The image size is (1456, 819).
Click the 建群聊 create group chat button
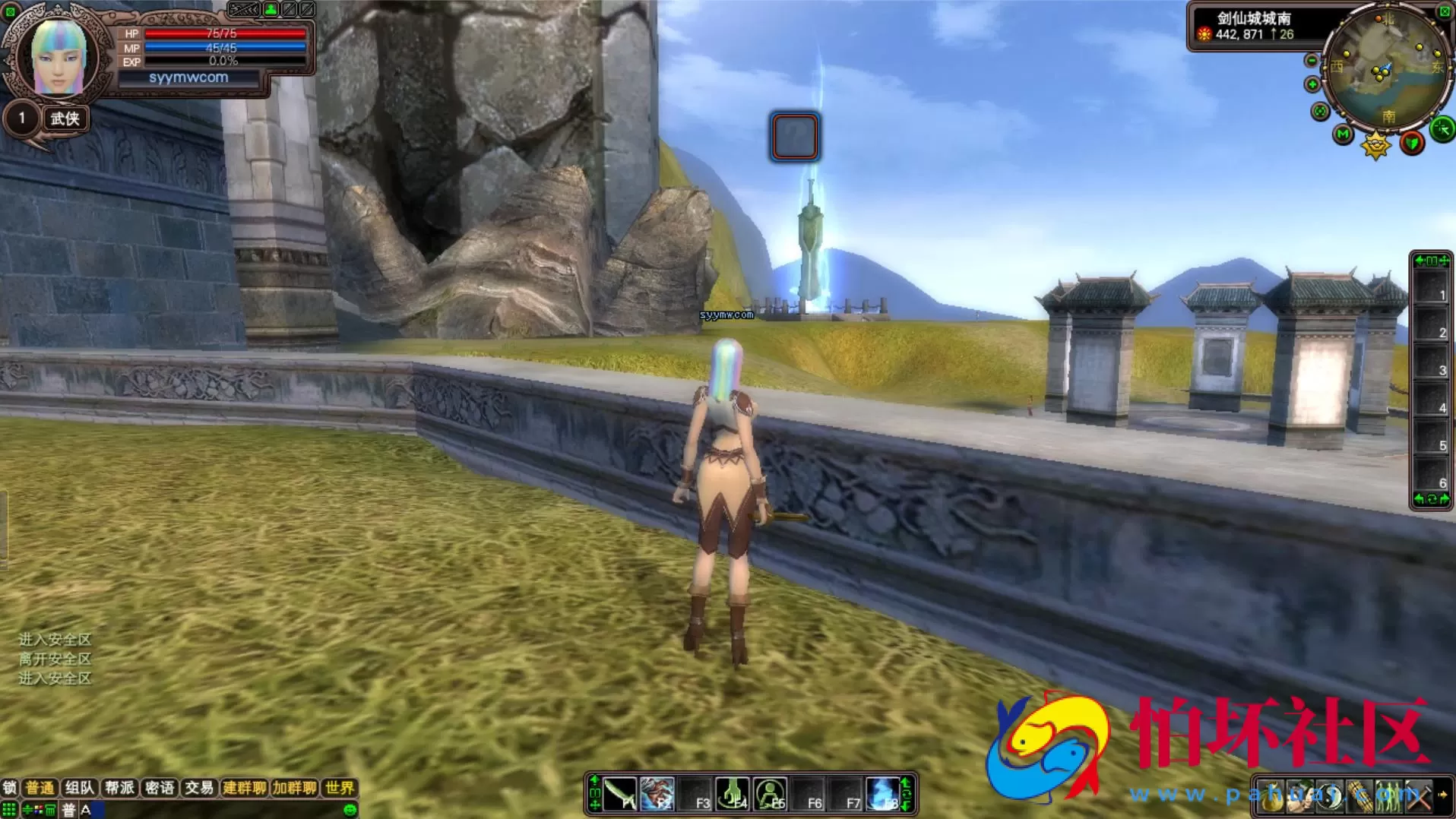point(244,788)
